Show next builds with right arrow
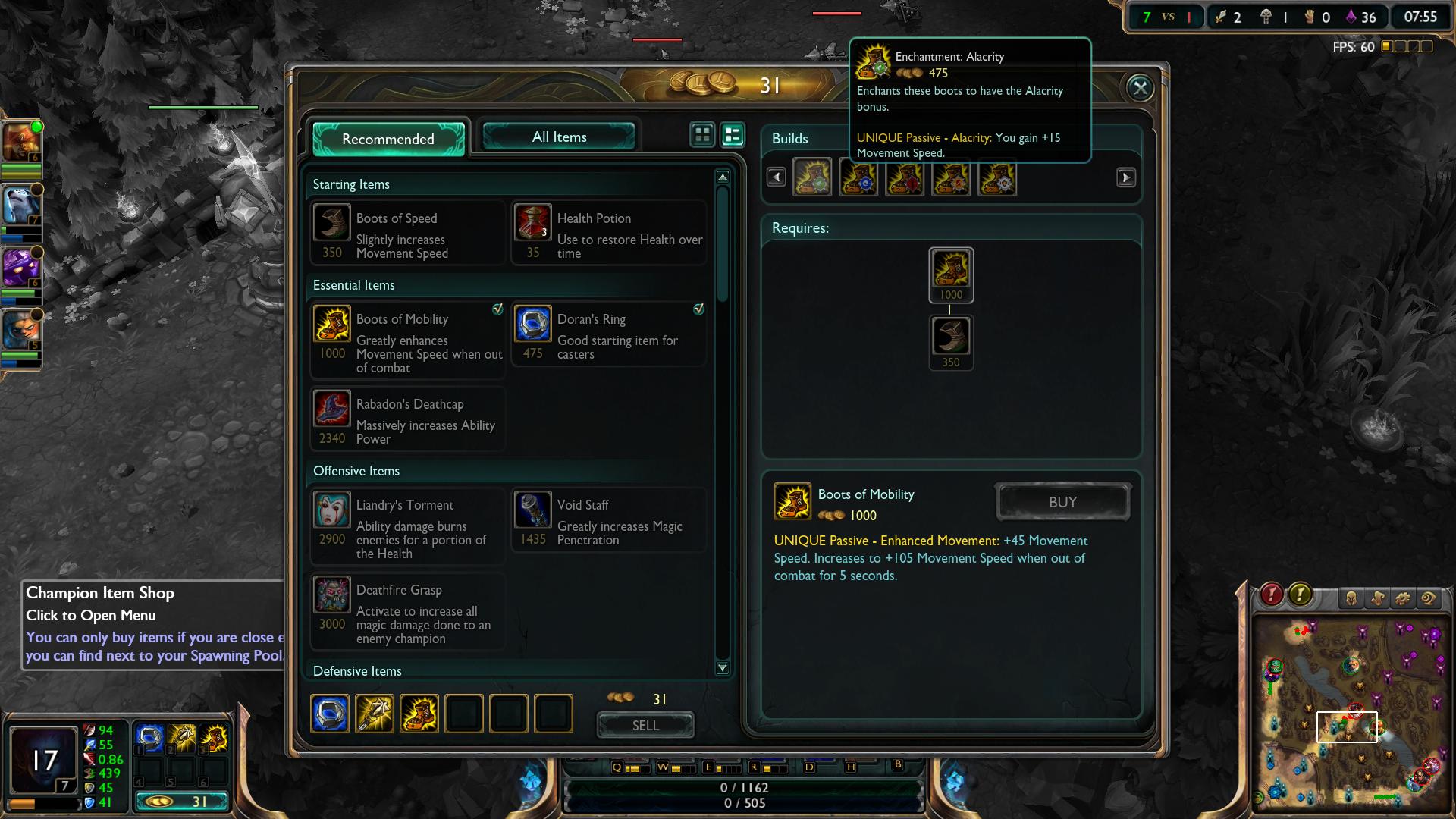This screenshot has height=819, width=1456. point(1125,177)
